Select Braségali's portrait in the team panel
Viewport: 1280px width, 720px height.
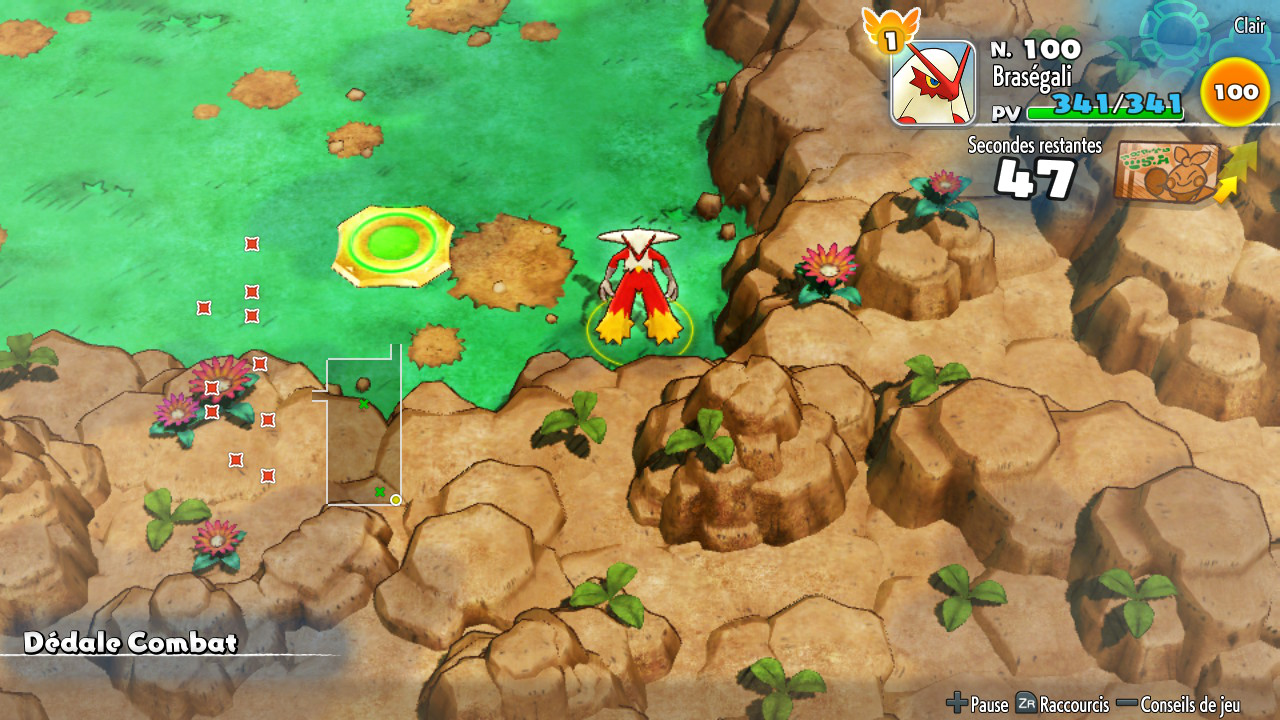pyautogui.click(x=933, y=83)
